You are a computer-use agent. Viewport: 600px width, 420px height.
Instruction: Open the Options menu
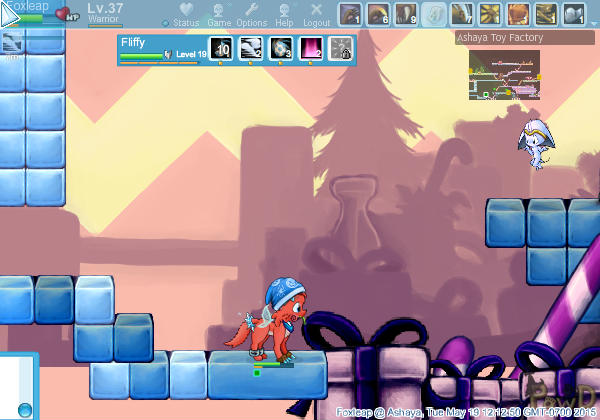click(251, 14)
